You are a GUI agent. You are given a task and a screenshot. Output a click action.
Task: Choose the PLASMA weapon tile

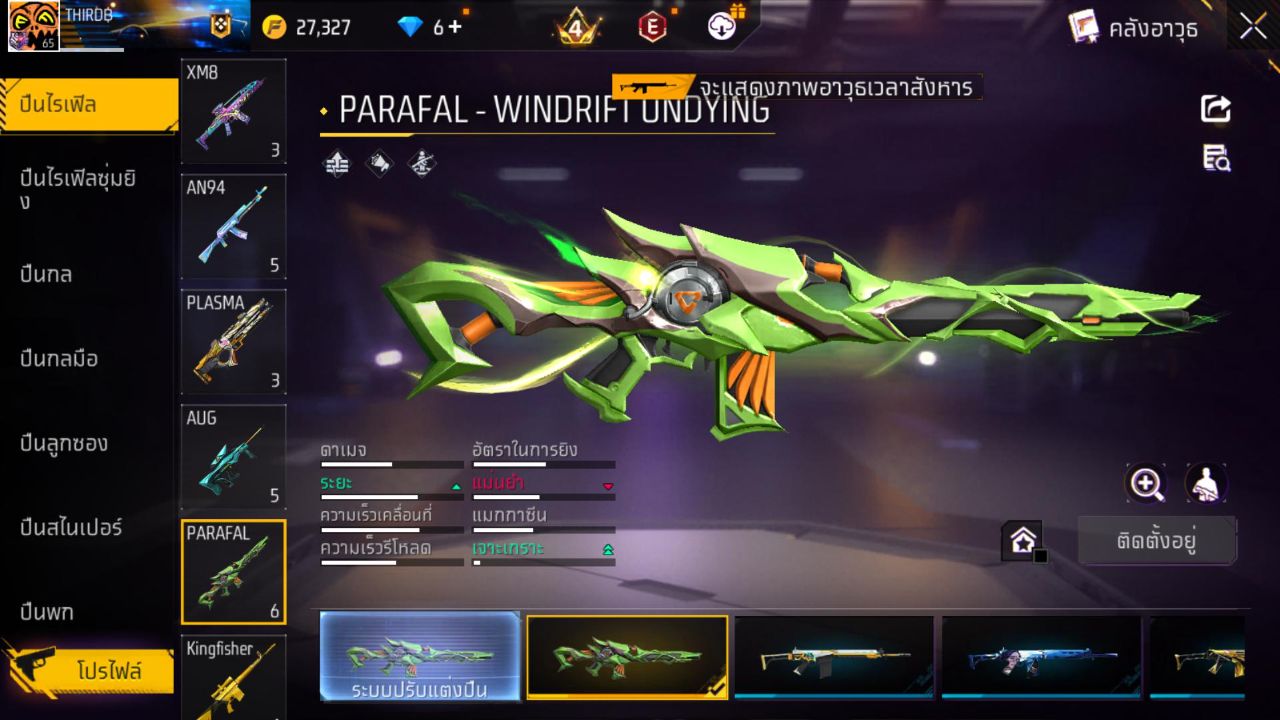click(233, 341)
